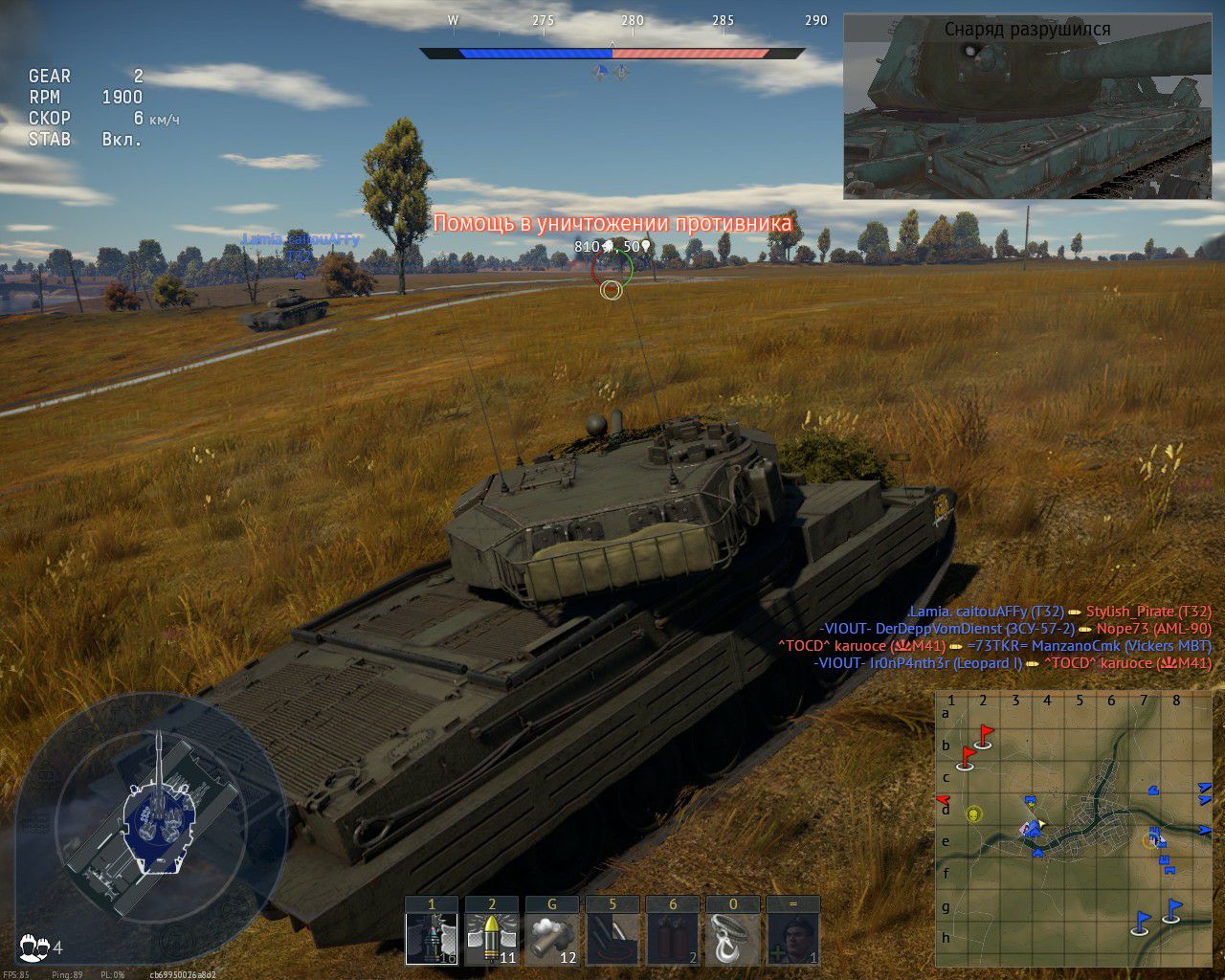1225x980 pixels.
Task: Click the tactical minimap
Action: [x=1073, y=828]
